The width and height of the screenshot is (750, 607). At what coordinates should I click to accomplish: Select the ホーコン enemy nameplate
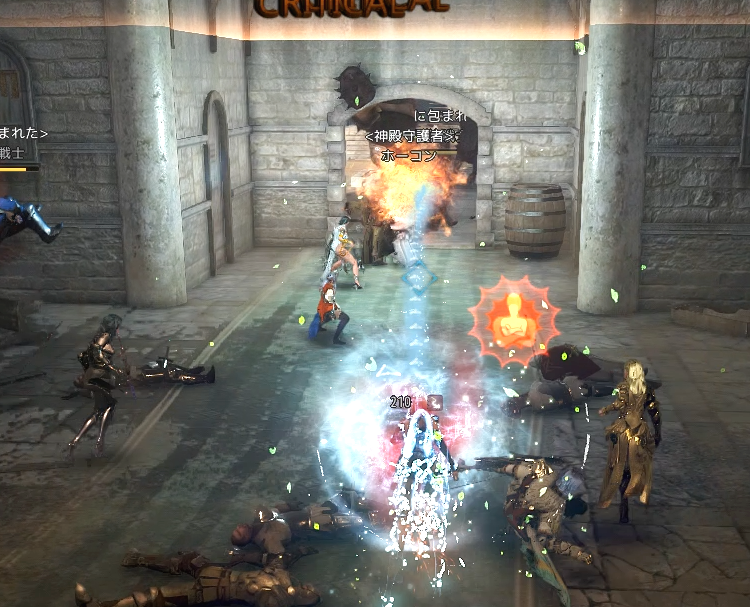click(x=407, y=156)
